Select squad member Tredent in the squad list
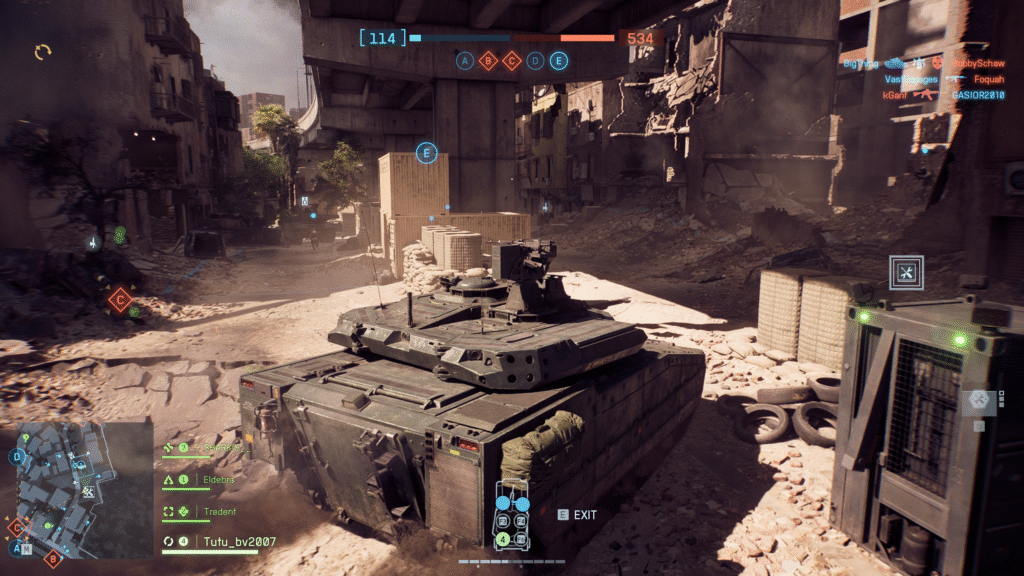The image size is (1024, 576). (x=221, y=511)
